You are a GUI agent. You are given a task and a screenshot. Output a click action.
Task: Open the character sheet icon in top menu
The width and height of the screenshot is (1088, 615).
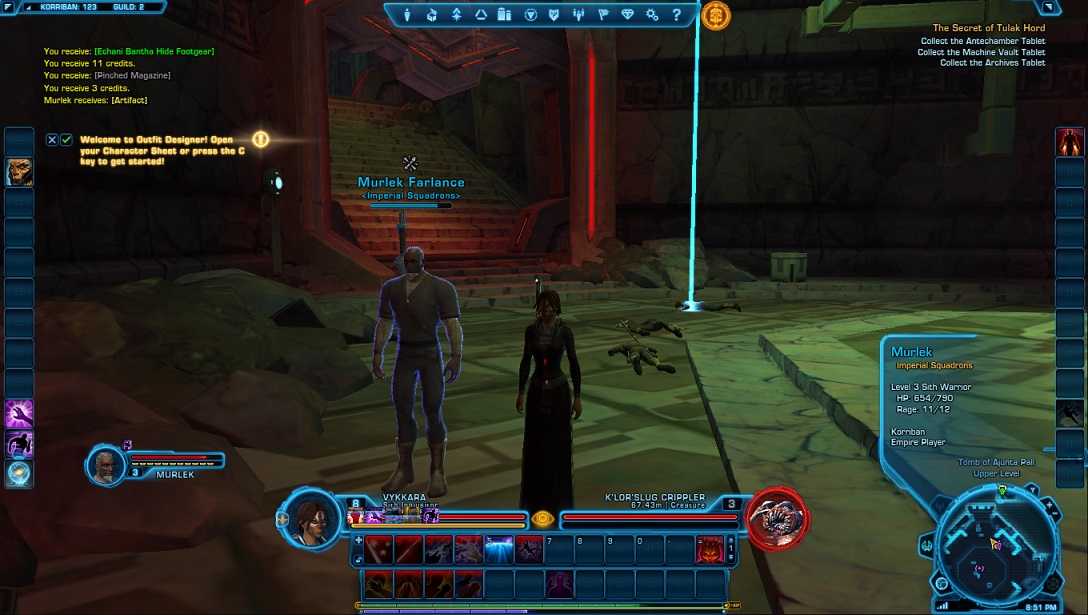point(407,15)
